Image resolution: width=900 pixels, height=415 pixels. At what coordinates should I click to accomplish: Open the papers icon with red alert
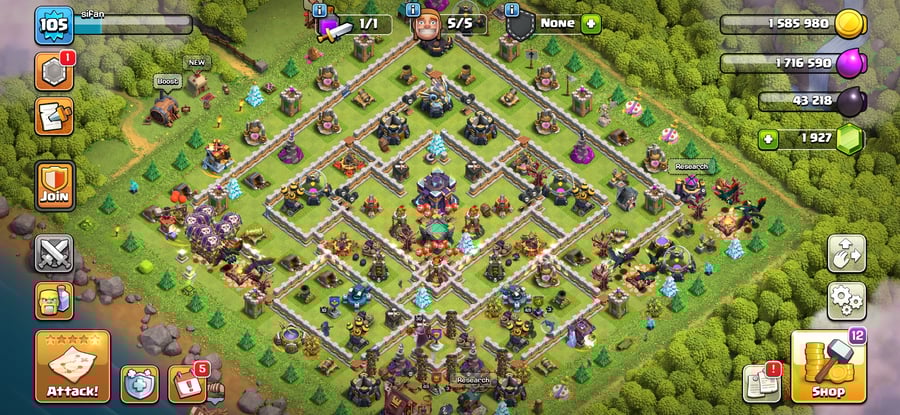click(x=761, y=384)
